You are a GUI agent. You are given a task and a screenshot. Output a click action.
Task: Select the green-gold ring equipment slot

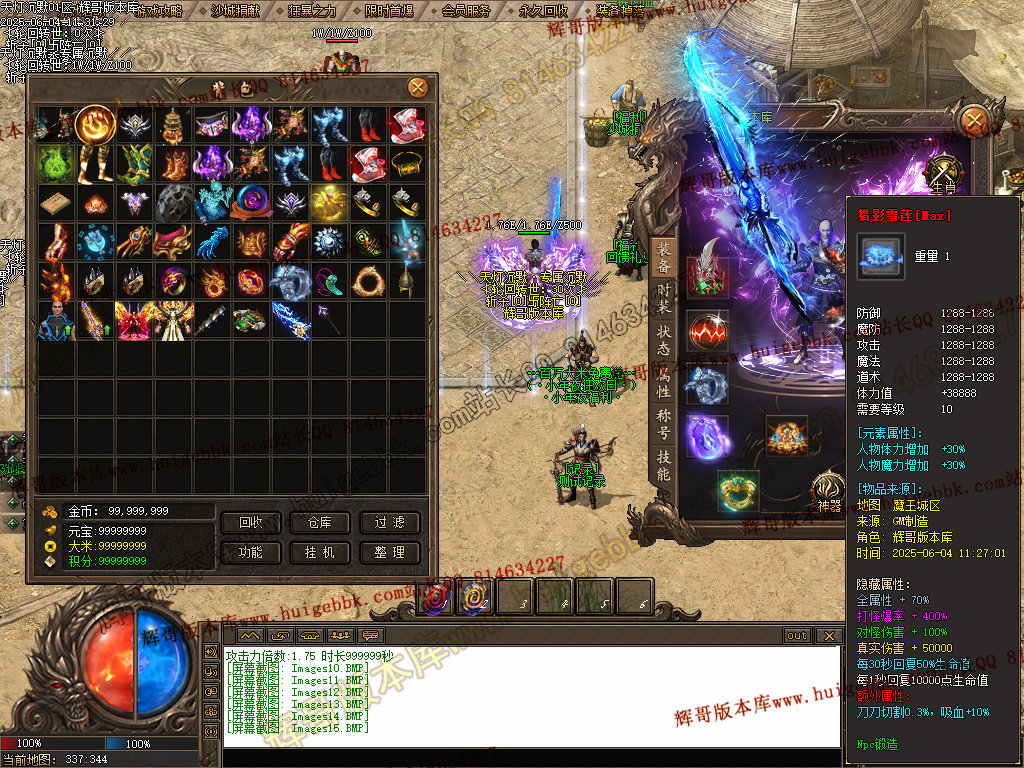738,490
